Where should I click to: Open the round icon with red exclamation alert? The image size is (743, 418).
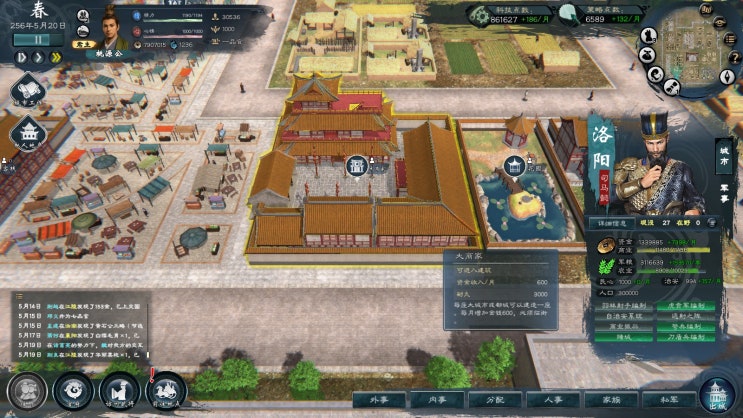165,389
